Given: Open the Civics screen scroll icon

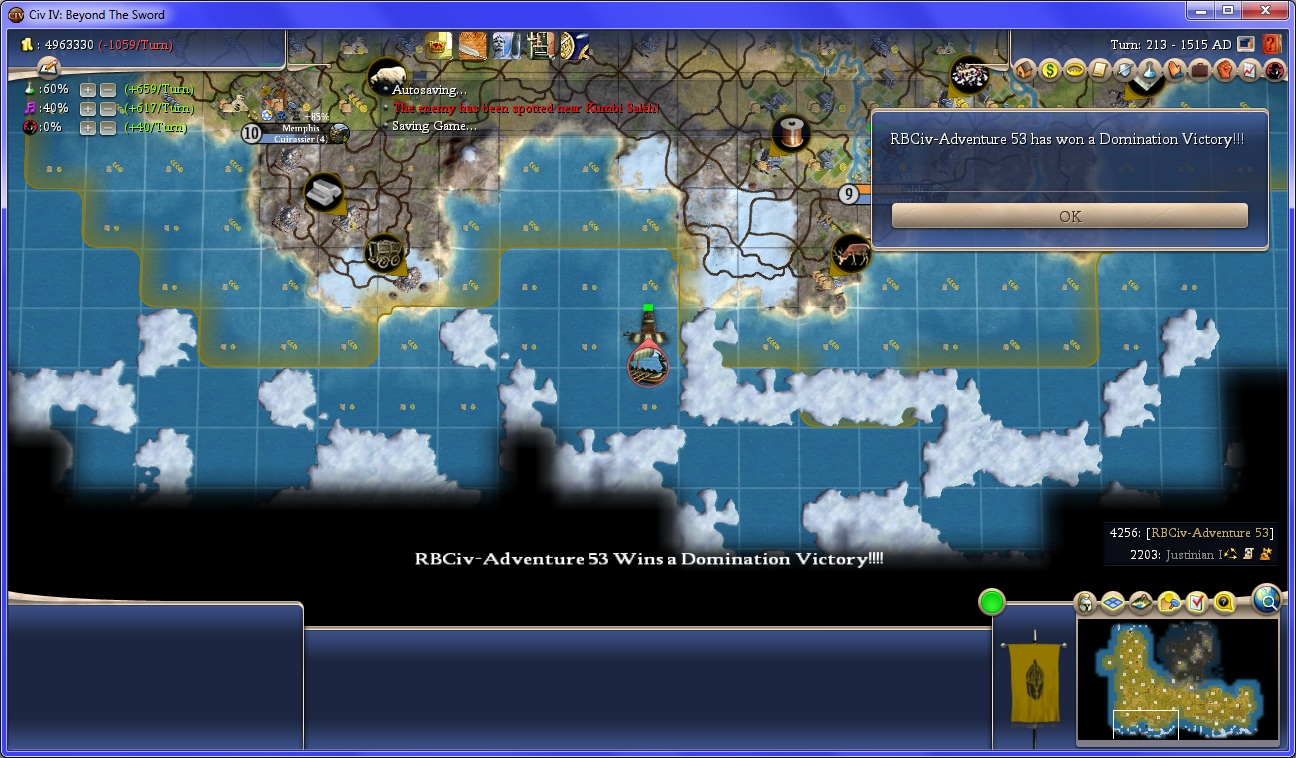Looking at the screenshot, I should [x=1099, y=70].
